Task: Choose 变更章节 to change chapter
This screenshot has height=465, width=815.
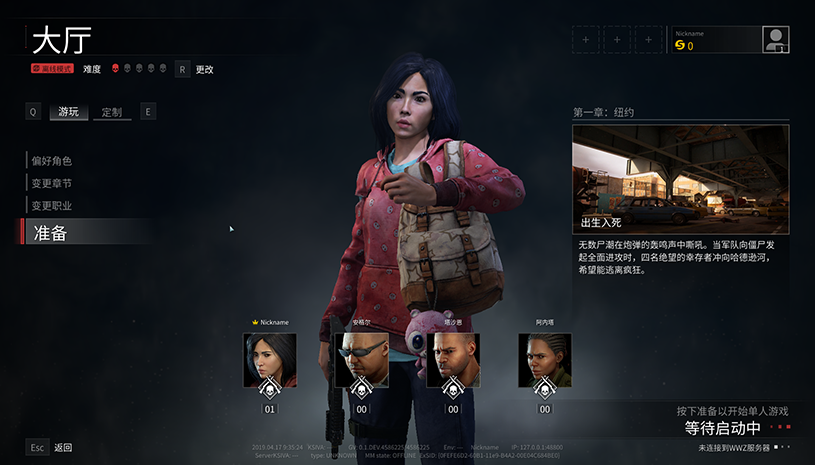Action: tap(52, 183)
